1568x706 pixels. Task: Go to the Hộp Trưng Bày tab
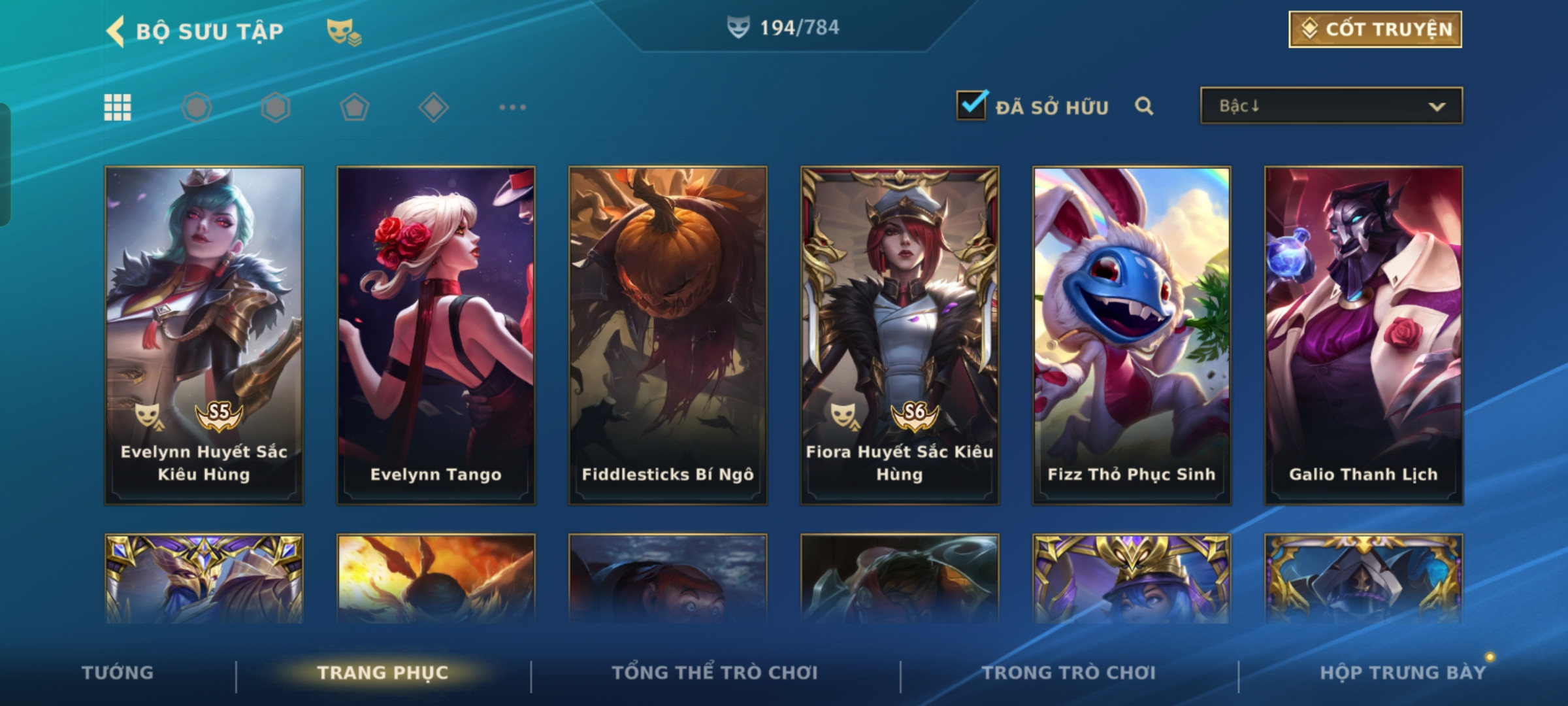1403,673
